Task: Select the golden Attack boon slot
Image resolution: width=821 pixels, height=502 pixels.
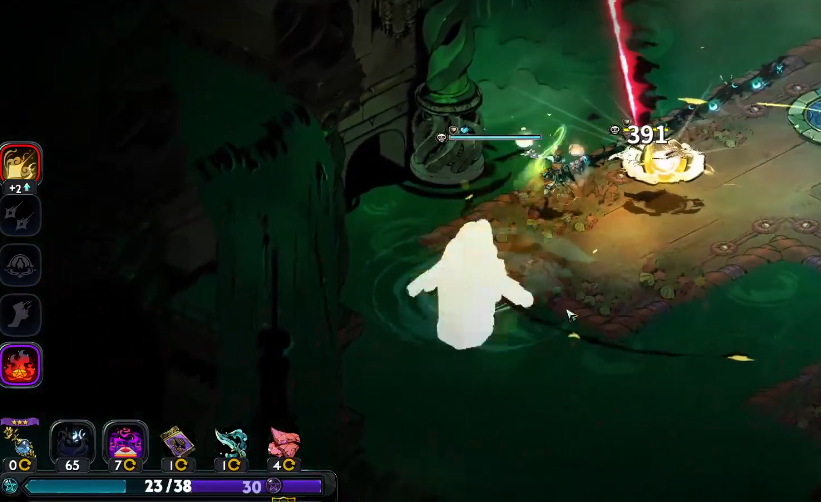Action: [20, 165]
